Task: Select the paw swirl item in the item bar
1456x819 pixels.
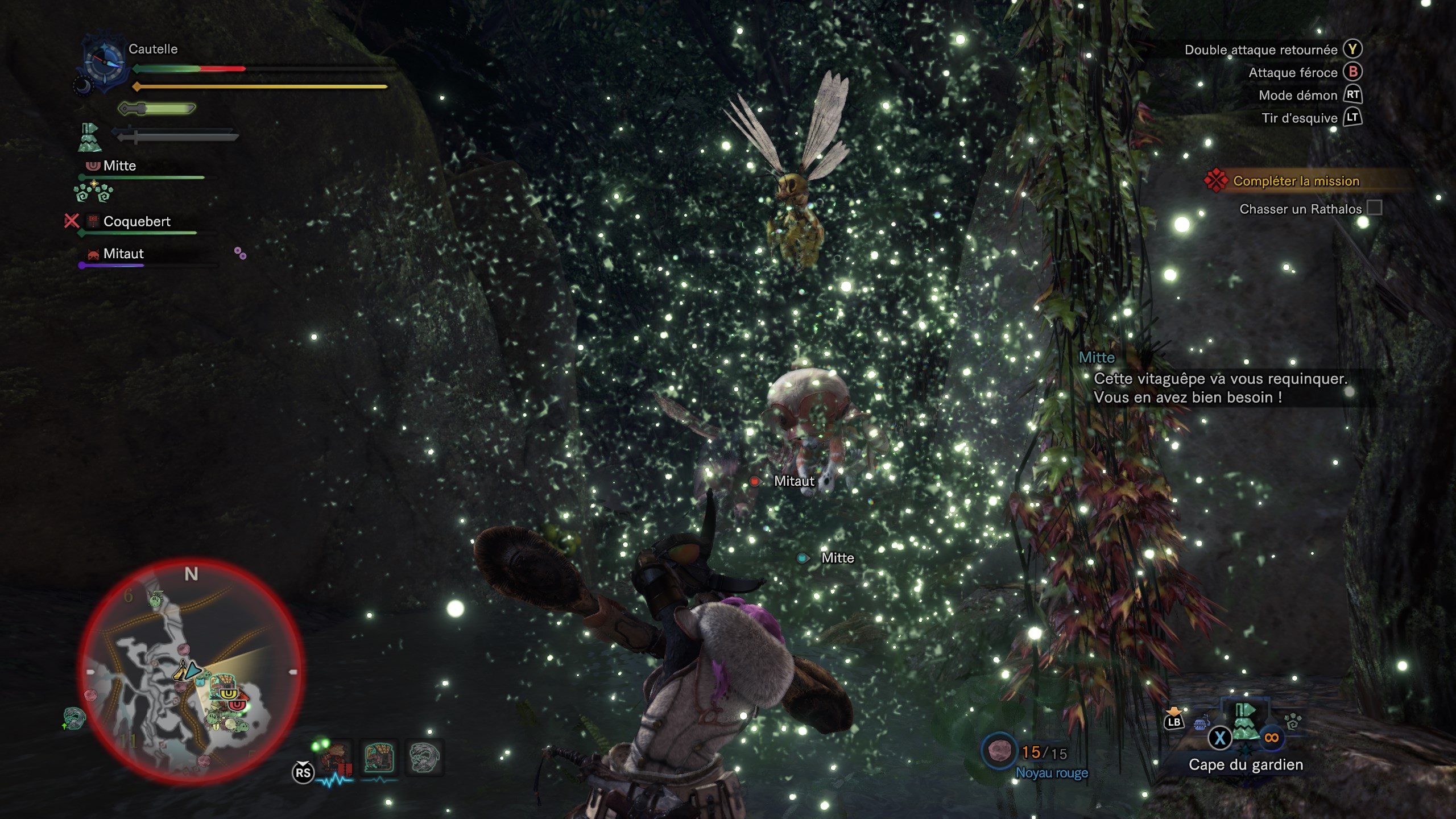Action: (1293, 722)
